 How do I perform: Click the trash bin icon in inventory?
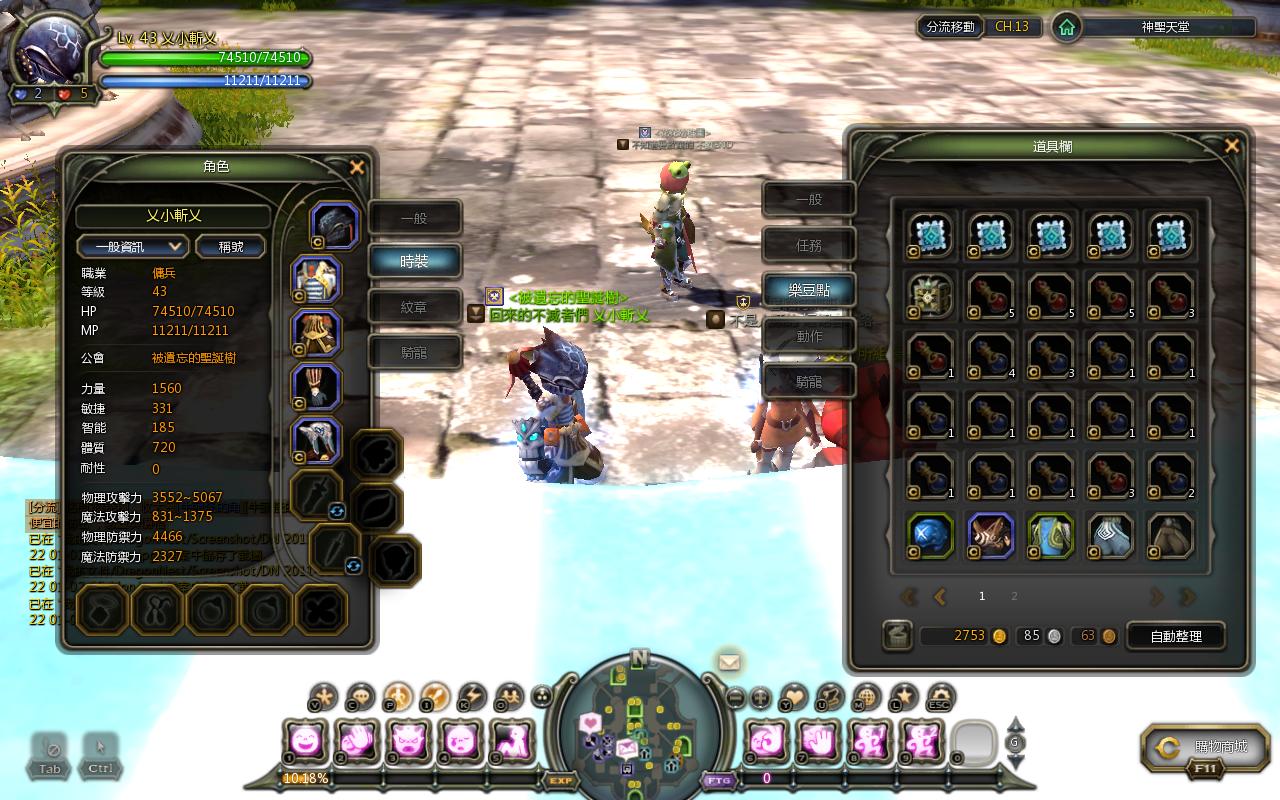point(897,636)
